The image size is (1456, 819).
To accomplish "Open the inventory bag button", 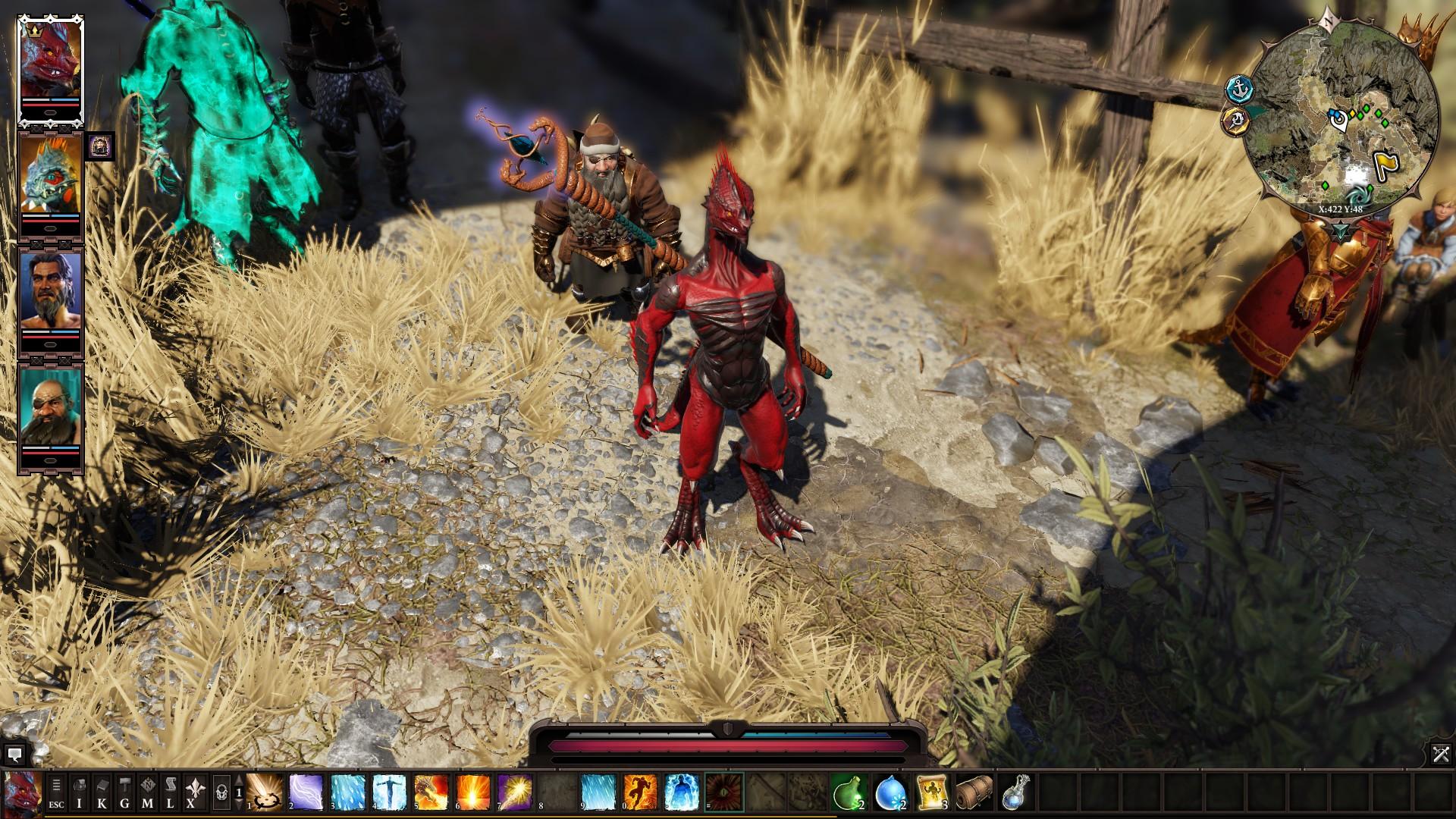I will click(80, 792).
